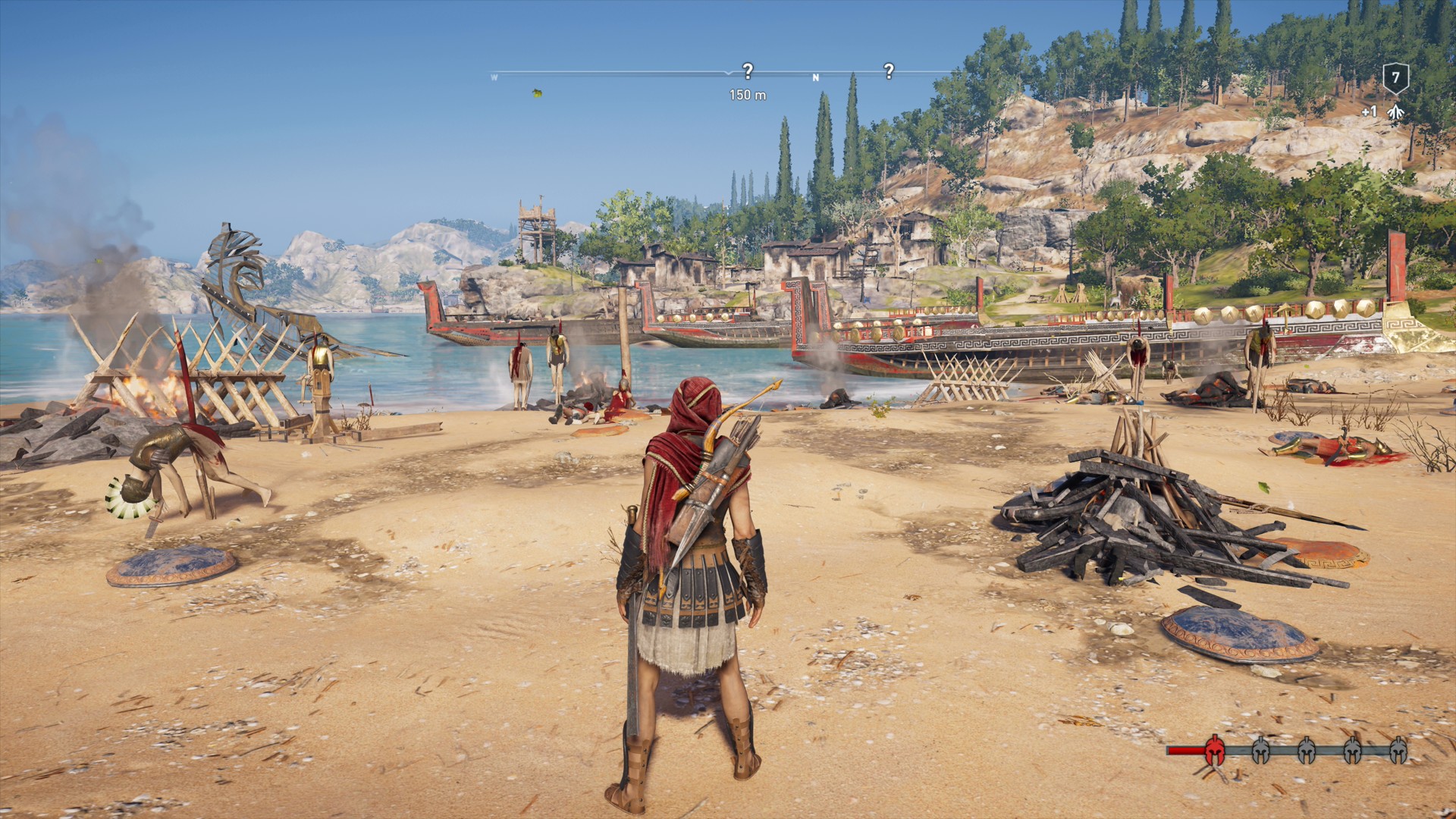Screen dimensions: 1456x819
Task: Click the N north indicator on compass
Action: (816, 77)
